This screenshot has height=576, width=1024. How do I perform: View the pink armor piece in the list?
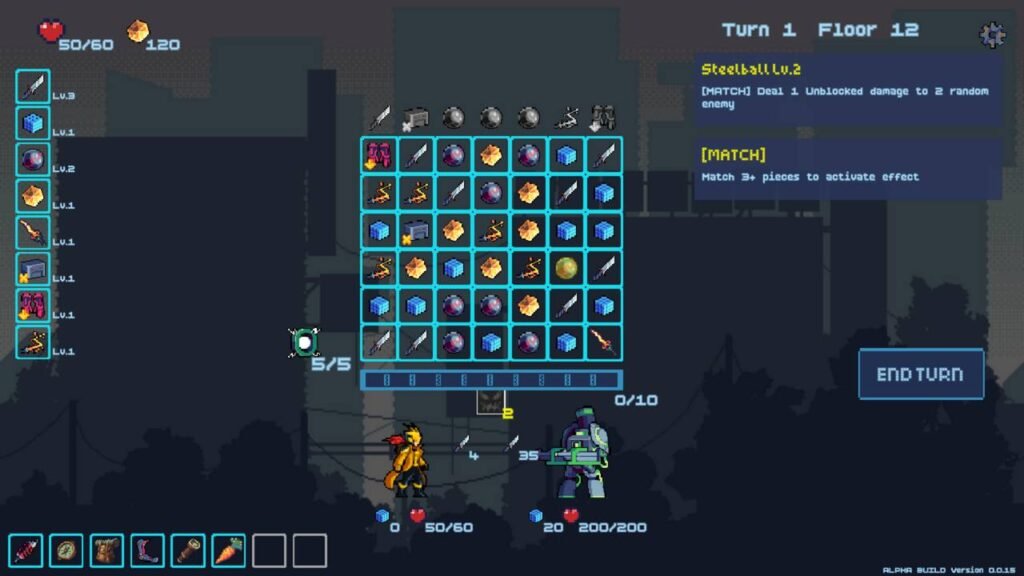tap(33, 305)
